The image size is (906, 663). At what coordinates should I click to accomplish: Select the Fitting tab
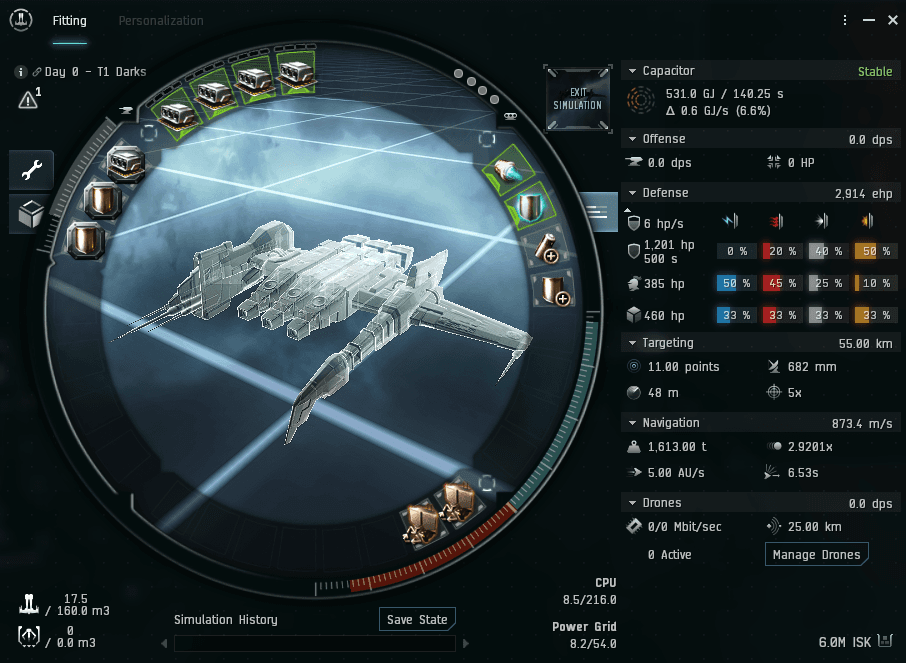(69, 21)
